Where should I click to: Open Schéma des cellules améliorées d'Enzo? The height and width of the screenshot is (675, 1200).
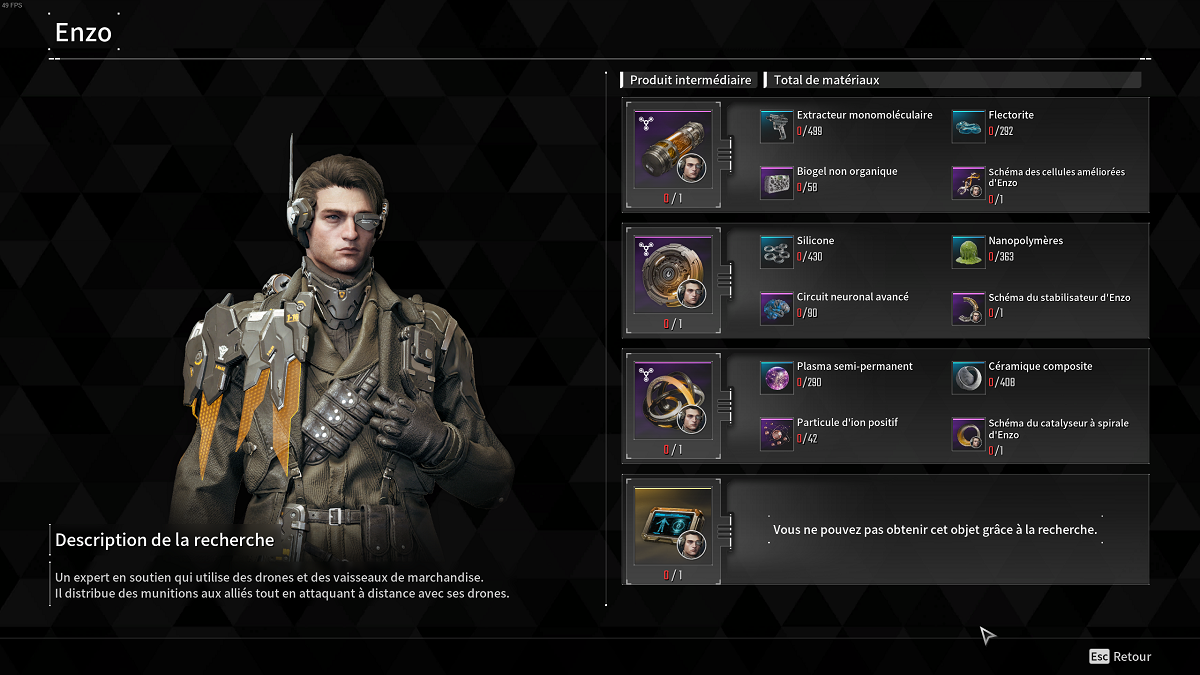tap(968, 183)
